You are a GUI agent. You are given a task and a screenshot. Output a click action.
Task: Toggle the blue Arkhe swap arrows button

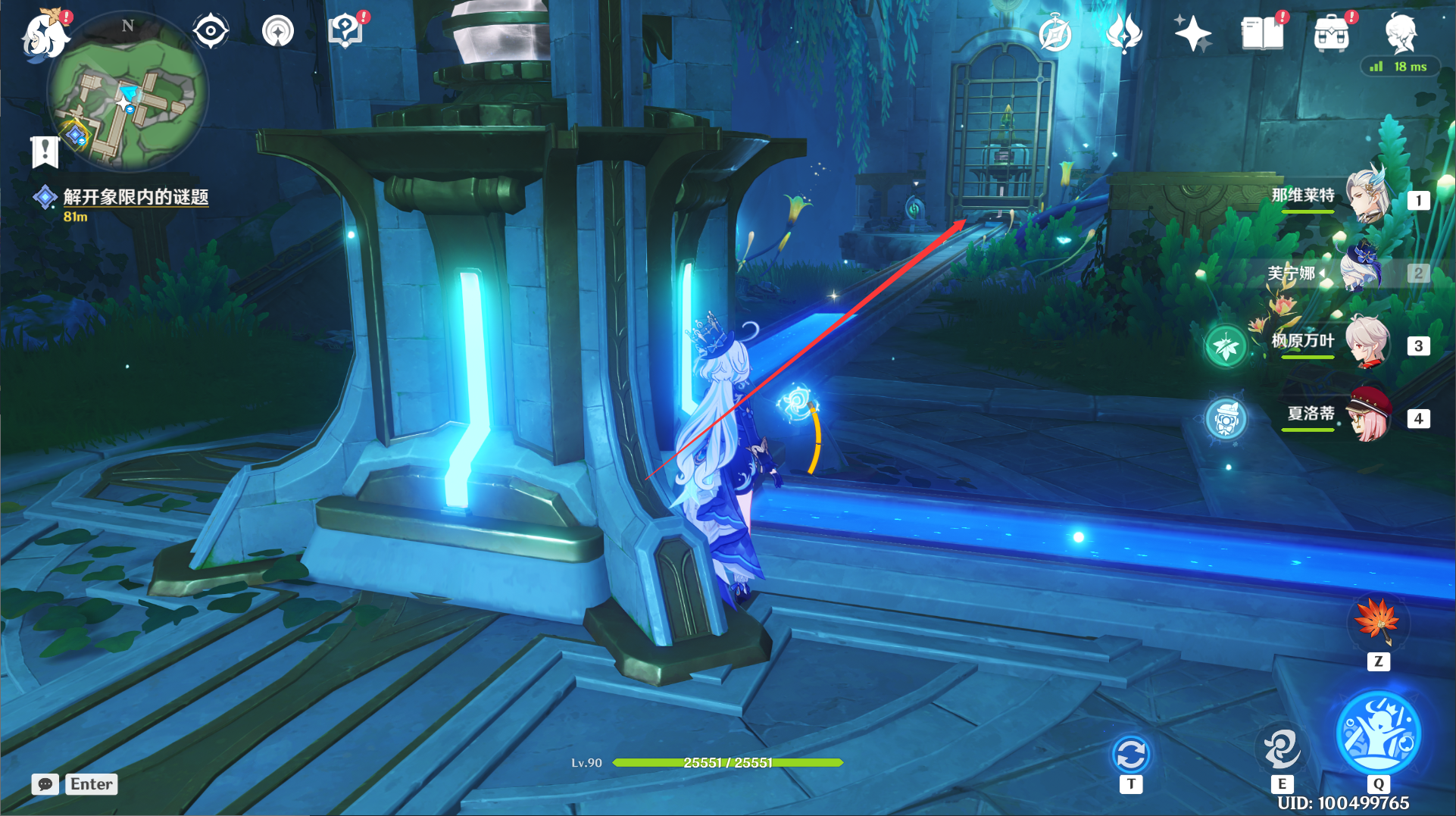click(x=1131, y=755)
